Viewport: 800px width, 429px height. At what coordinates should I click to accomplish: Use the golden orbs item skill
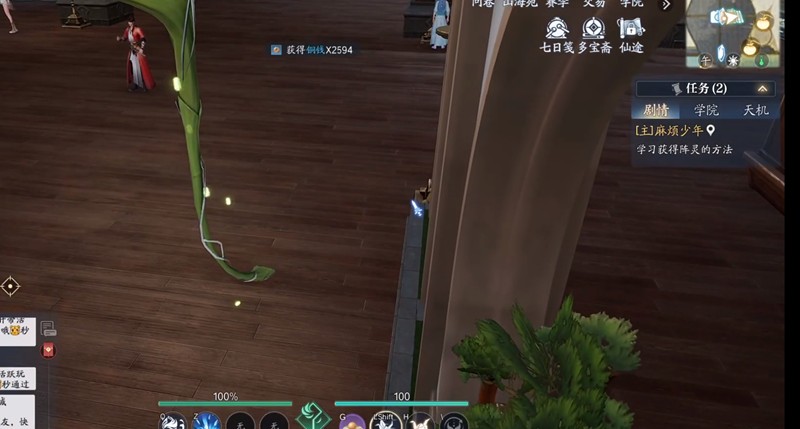pos(351,422)
